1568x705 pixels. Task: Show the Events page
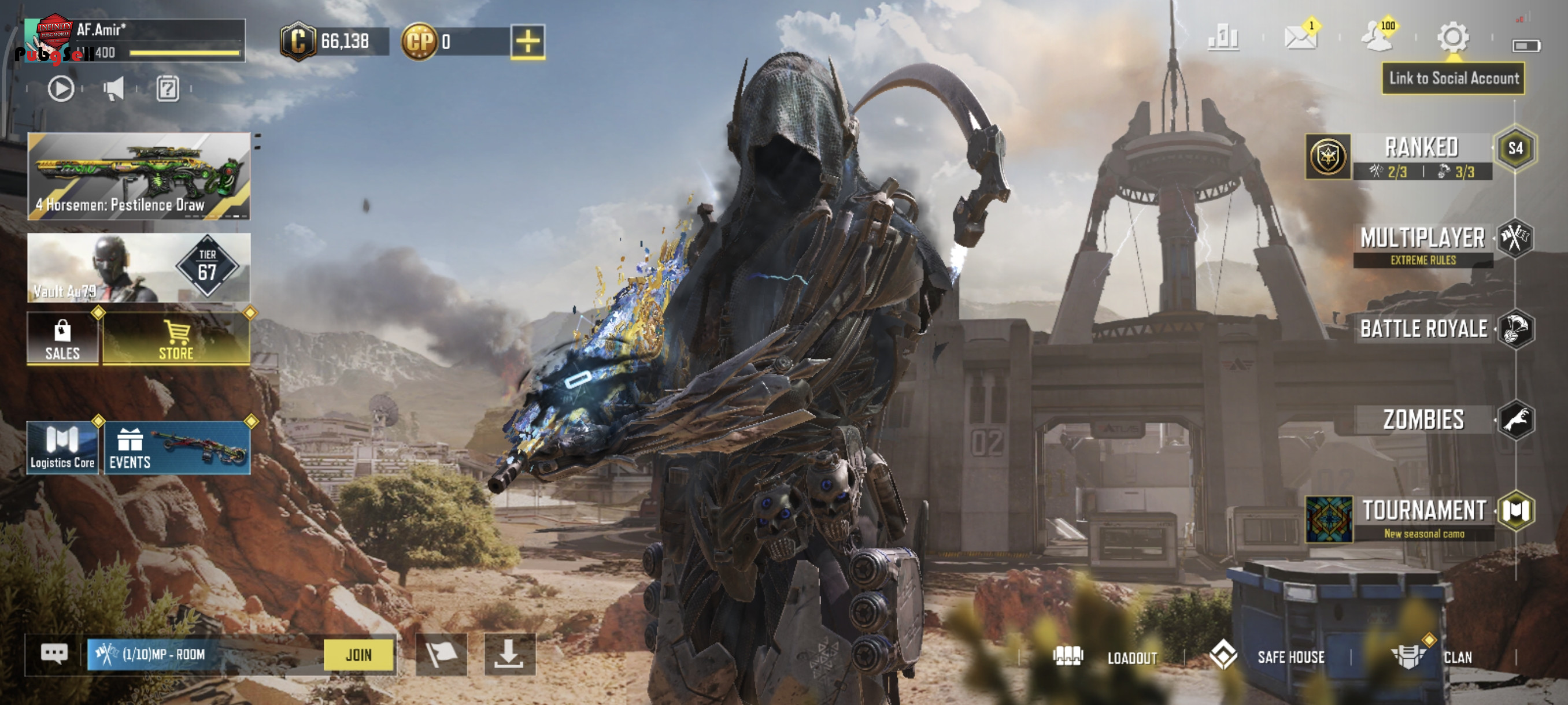pos(176,448)
